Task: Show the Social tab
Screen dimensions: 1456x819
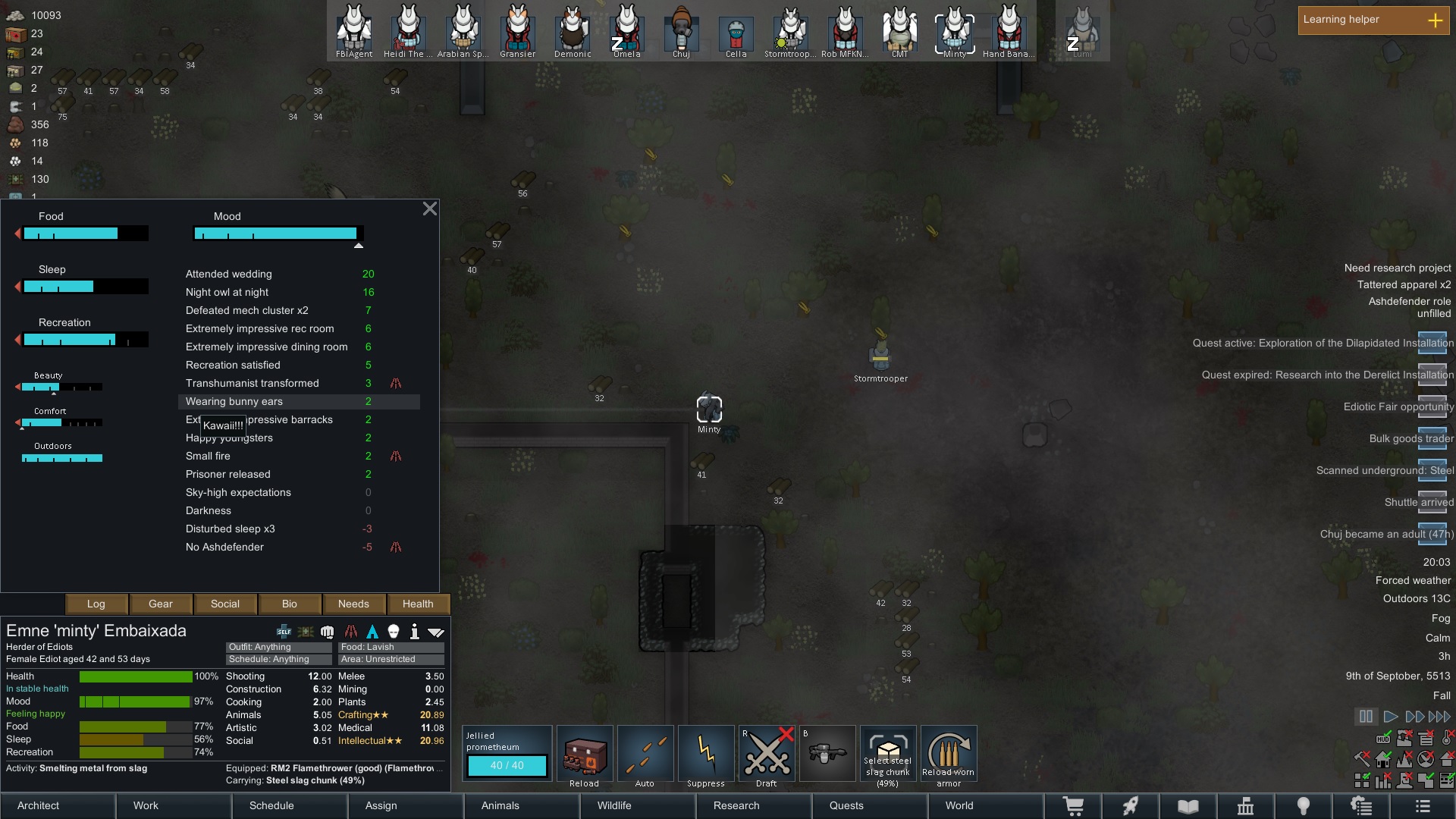Action: point(225,604)
